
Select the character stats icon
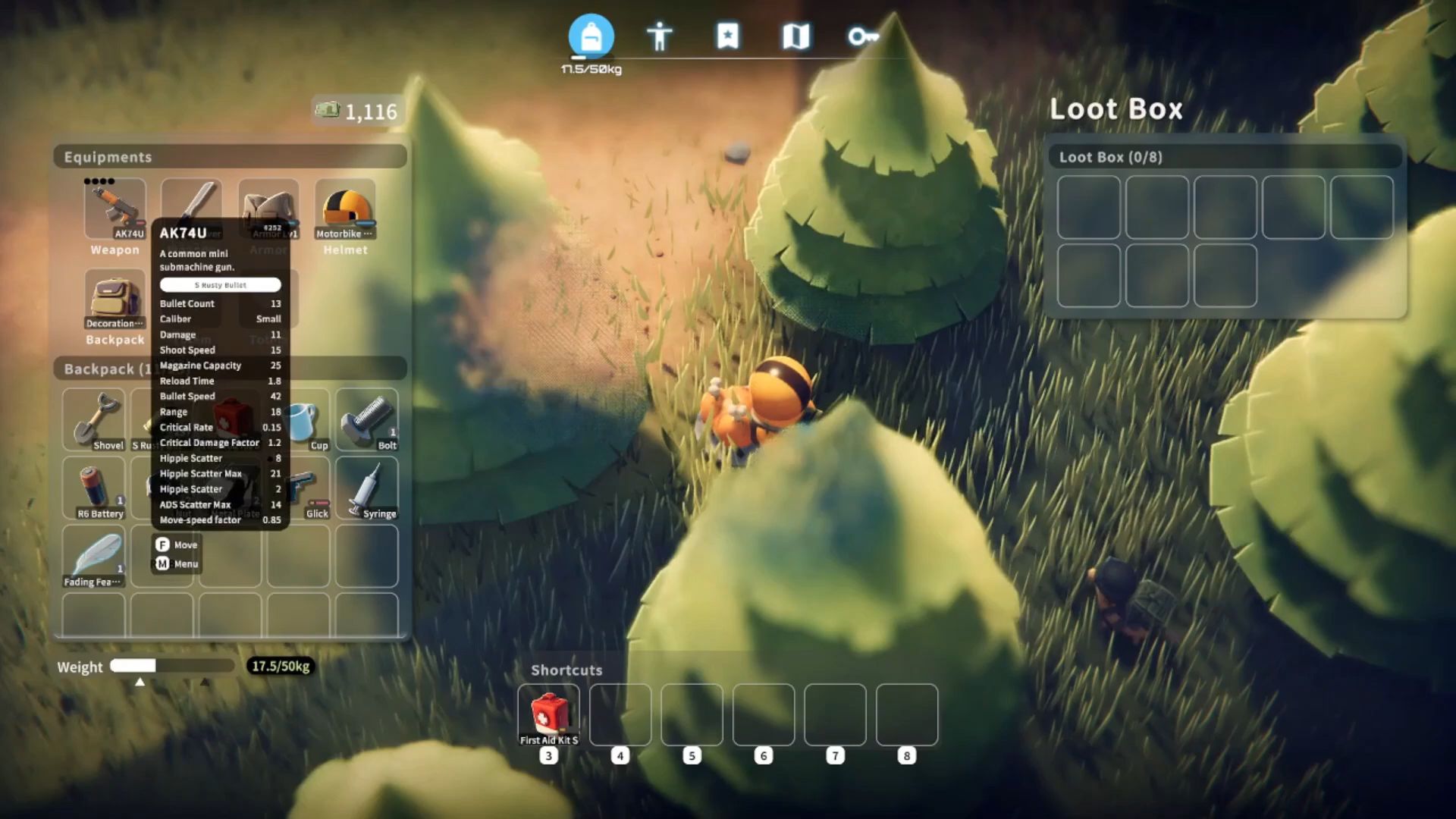pos(660,34)
